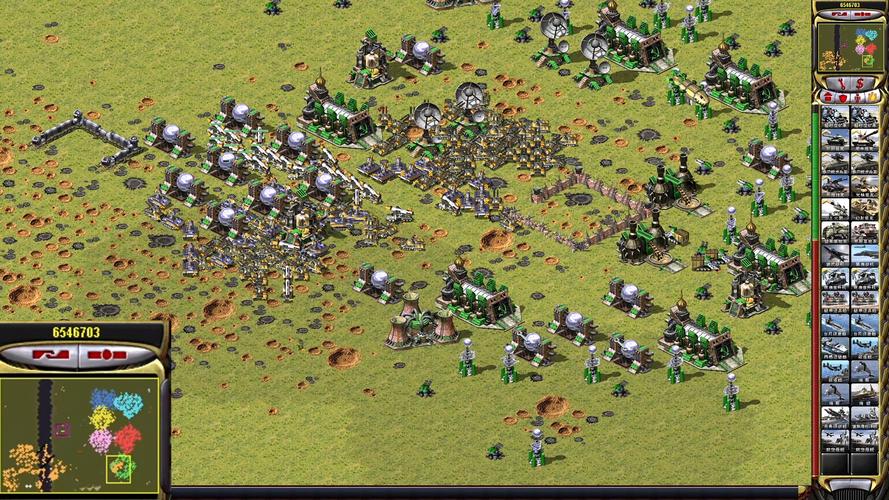Screen dimensions: 889x500
Task: Click the red base on the enlarged minimap
Action: click(128, 437)
